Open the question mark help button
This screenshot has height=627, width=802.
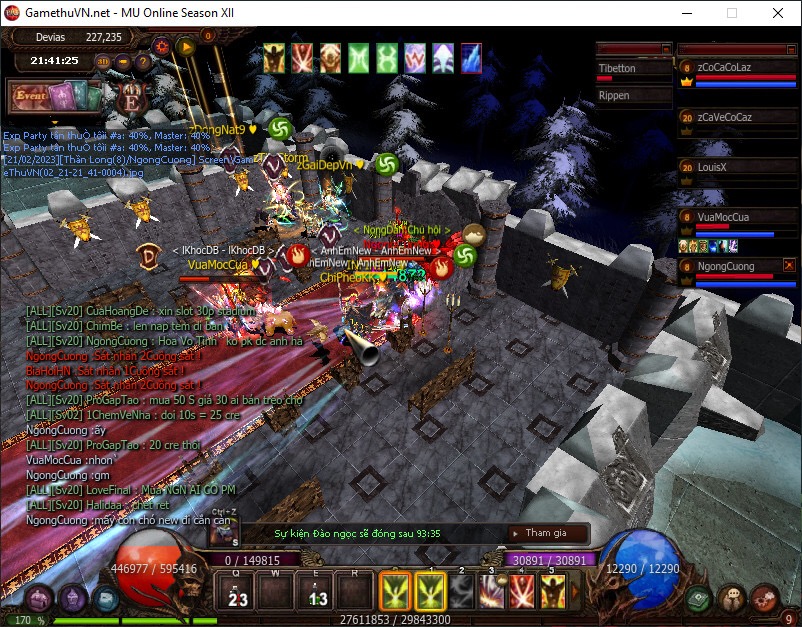[x=143, y=61]
